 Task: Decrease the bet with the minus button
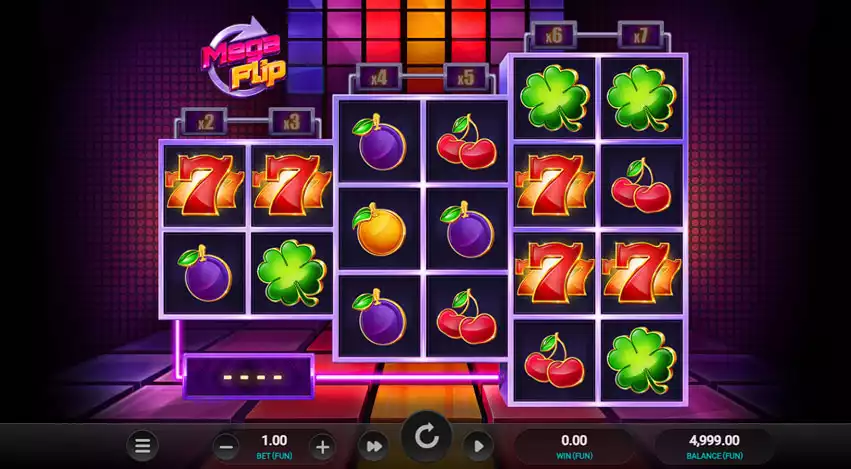(x=227, y=446)
